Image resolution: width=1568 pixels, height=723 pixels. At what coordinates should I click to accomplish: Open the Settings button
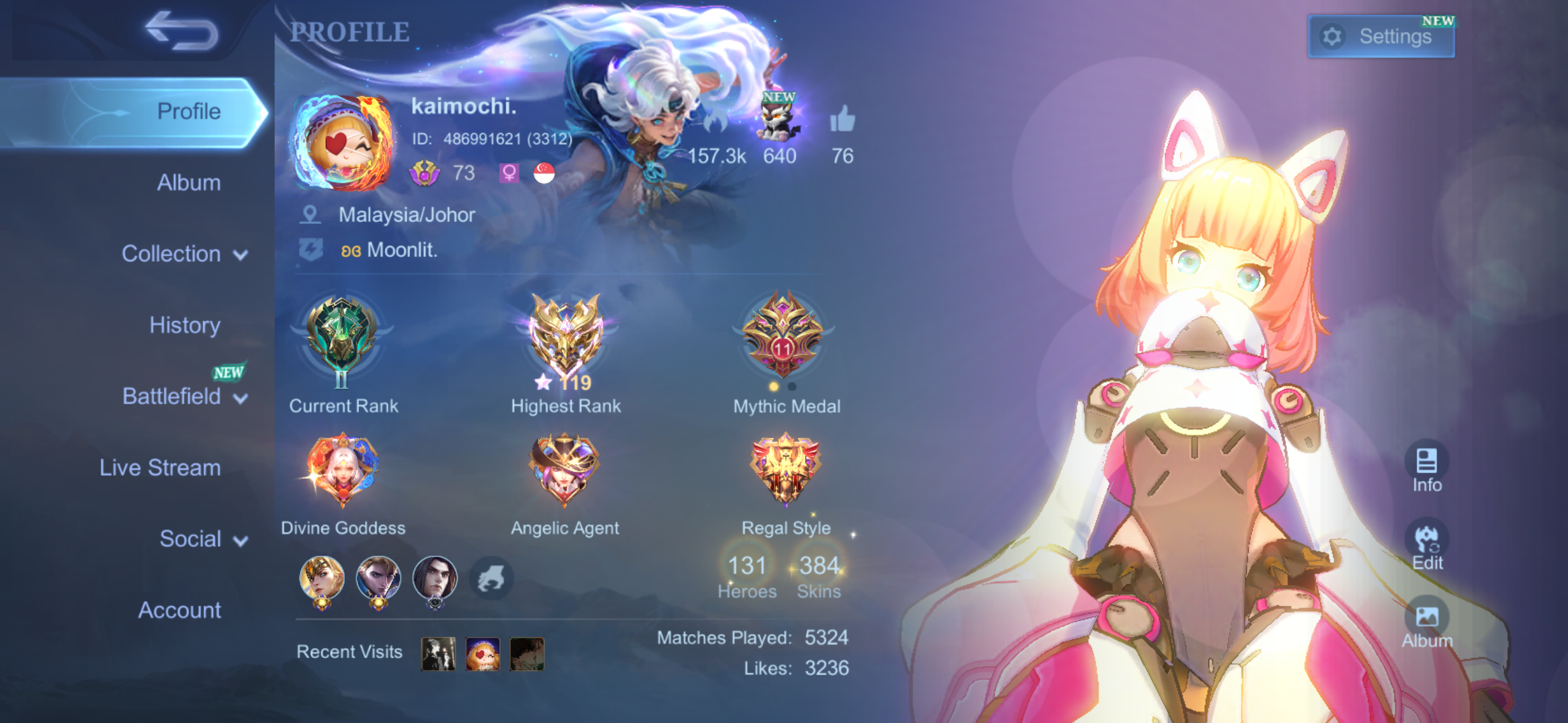pyautogui.click(x=1380, y=37)
